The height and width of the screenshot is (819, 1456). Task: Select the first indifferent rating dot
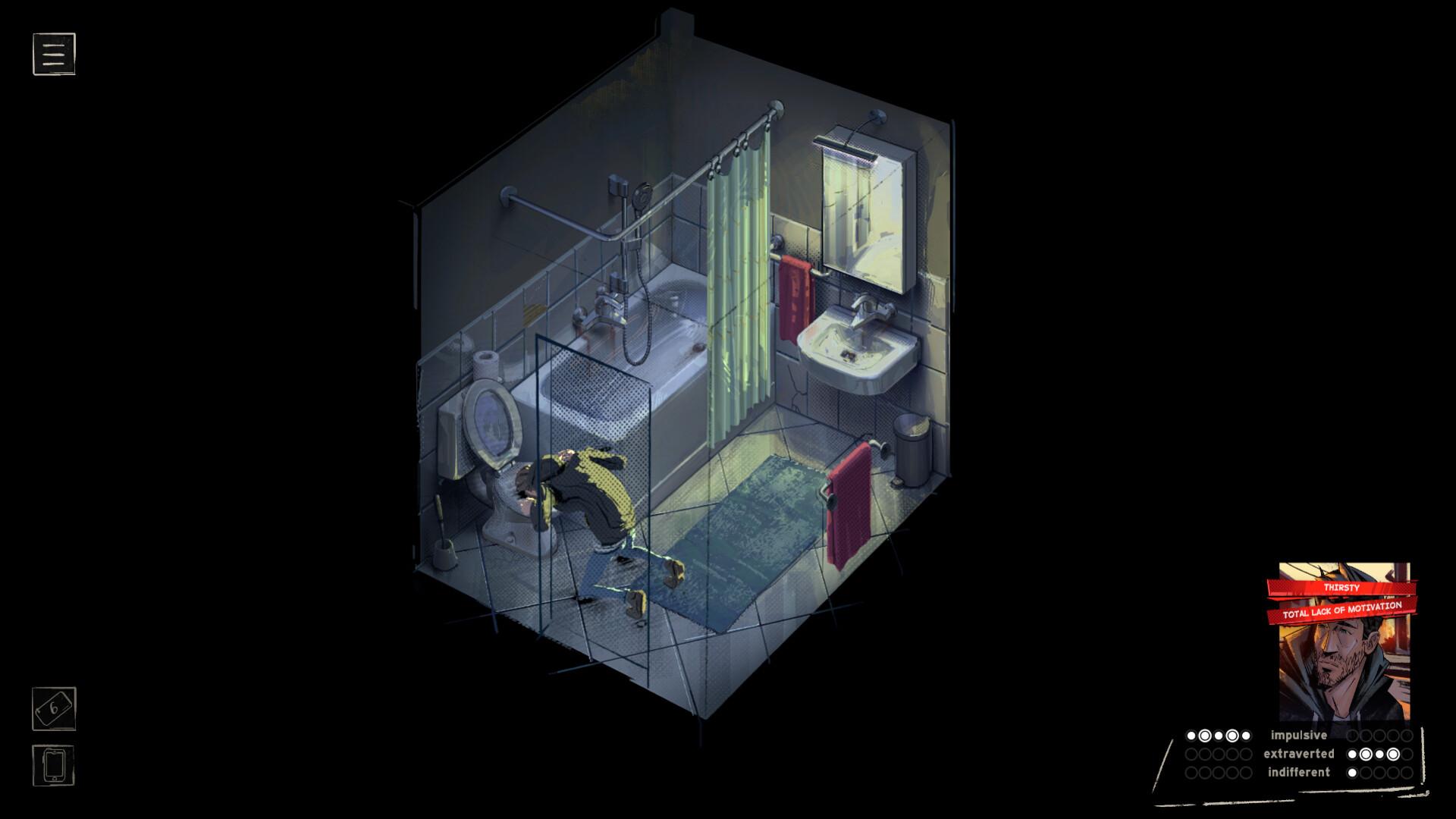(x=1354, y=772)
